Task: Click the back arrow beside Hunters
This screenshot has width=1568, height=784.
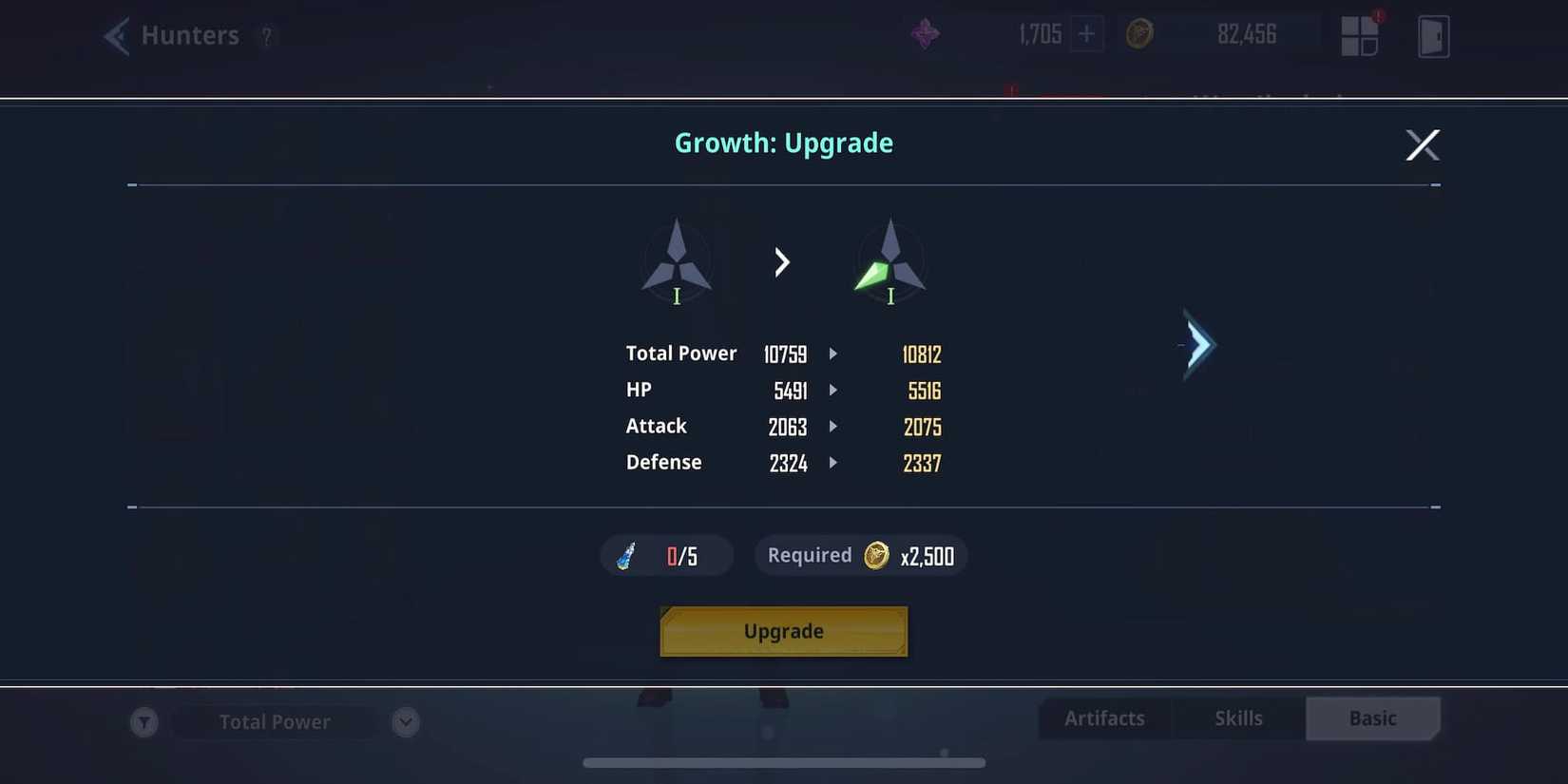Action: tap(114, 35)
